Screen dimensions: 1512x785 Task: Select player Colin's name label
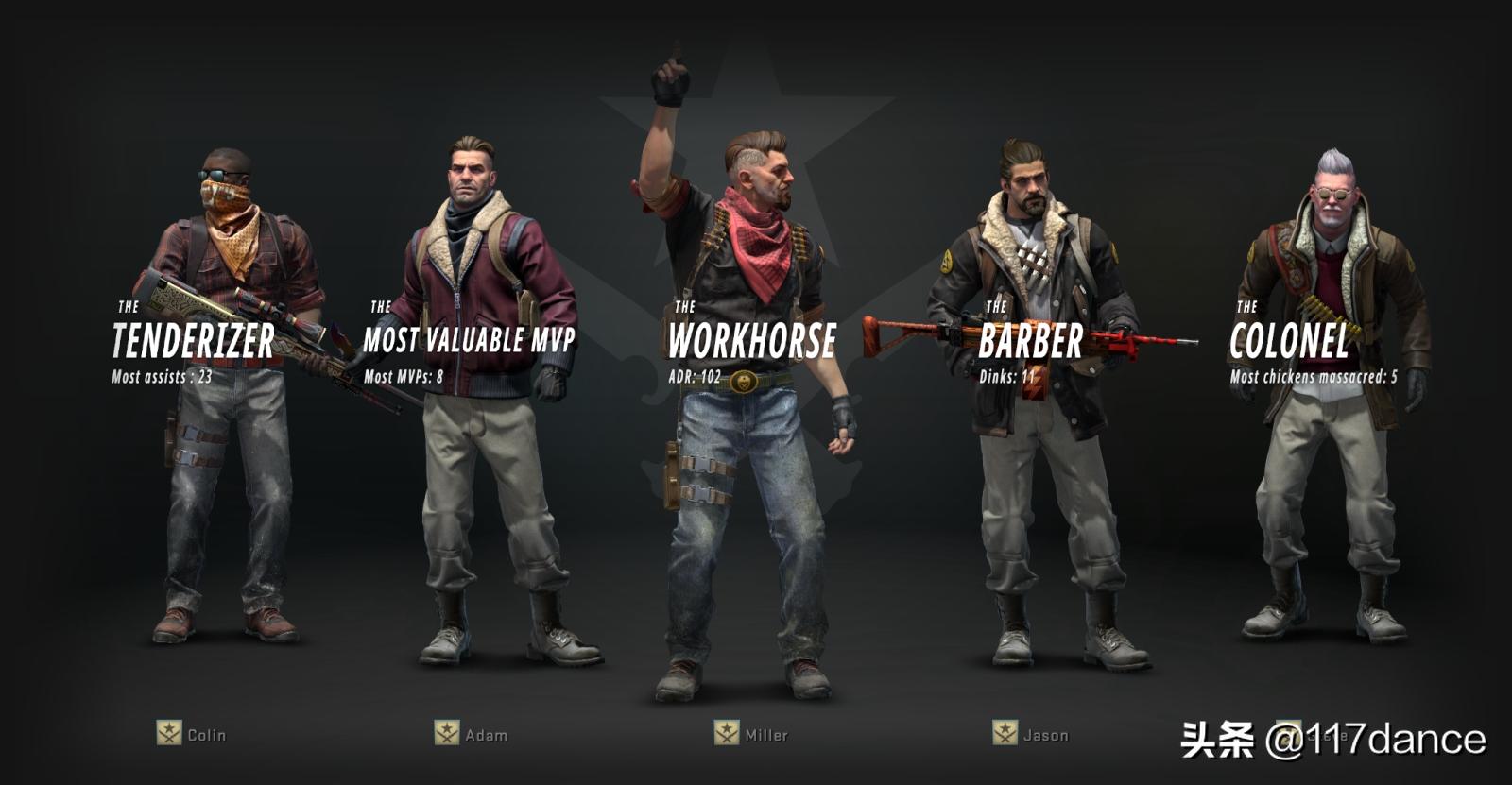coord(206,735)
